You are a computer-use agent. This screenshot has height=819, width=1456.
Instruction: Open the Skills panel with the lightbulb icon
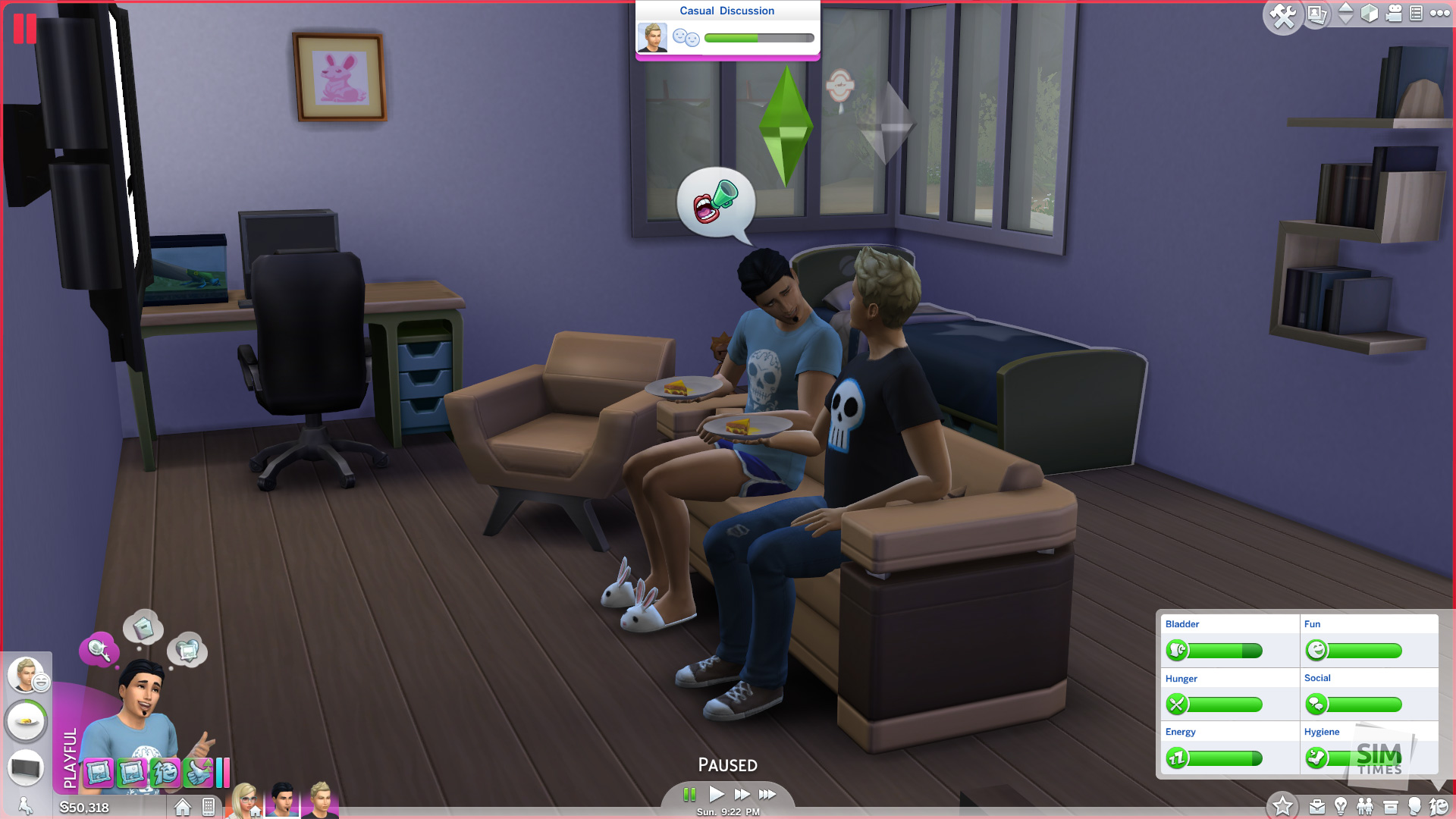pyautogui.click(x=1340, y=806)
